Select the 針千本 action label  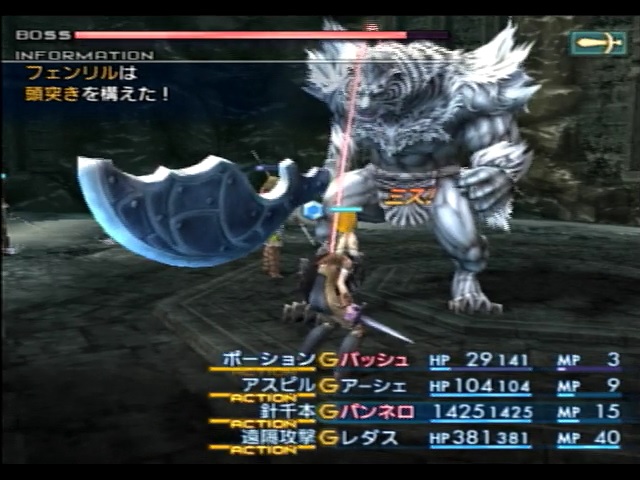[284, 412]
